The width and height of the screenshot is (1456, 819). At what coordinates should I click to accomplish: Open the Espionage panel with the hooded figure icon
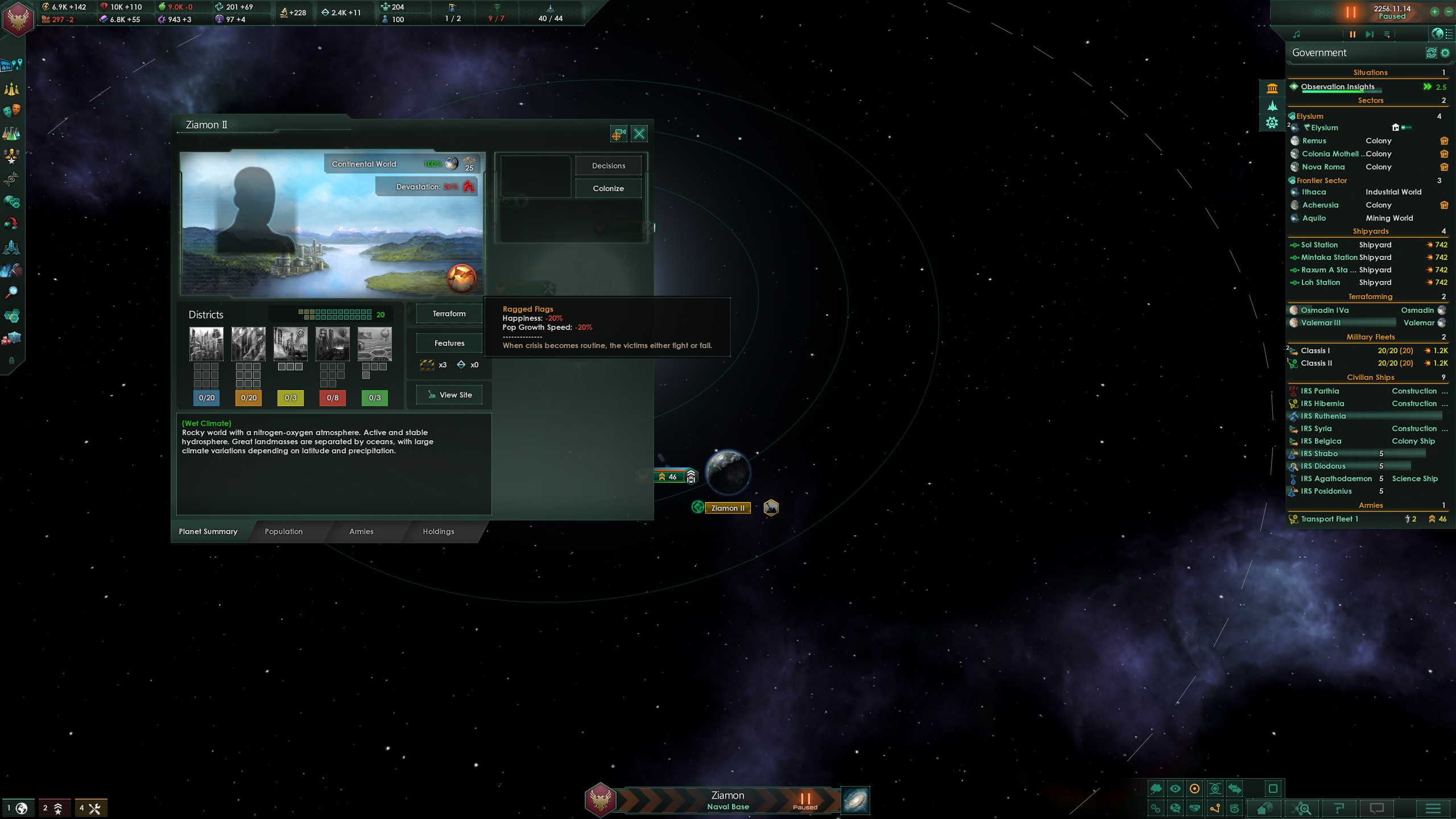tap(11, 268)
